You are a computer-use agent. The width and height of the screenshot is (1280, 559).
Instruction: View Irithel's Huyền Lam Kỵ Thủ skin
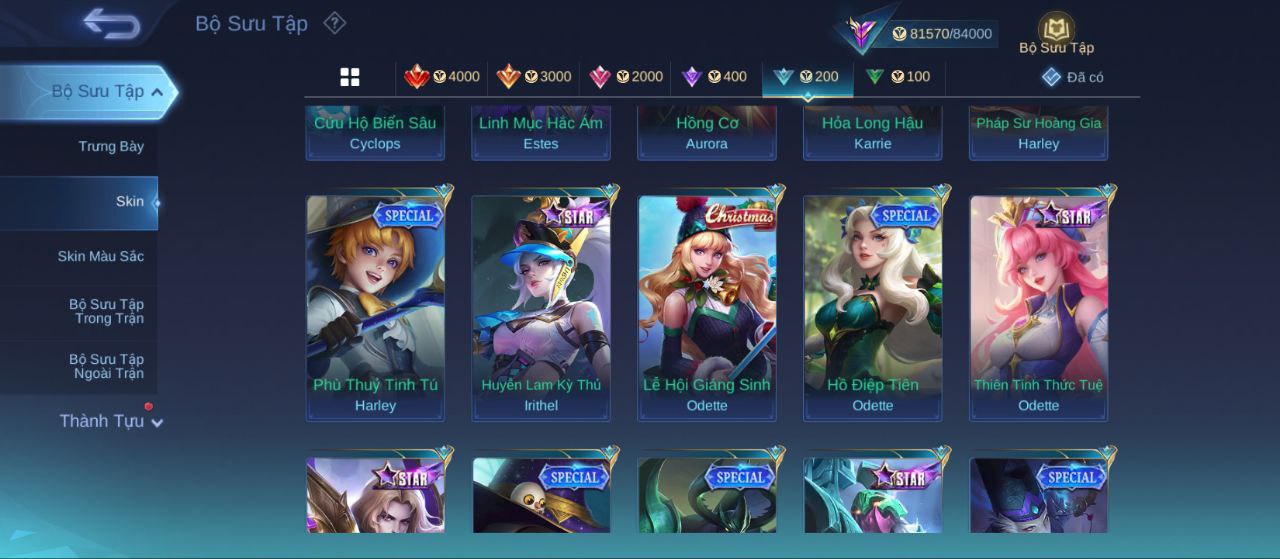coord(541,305)
